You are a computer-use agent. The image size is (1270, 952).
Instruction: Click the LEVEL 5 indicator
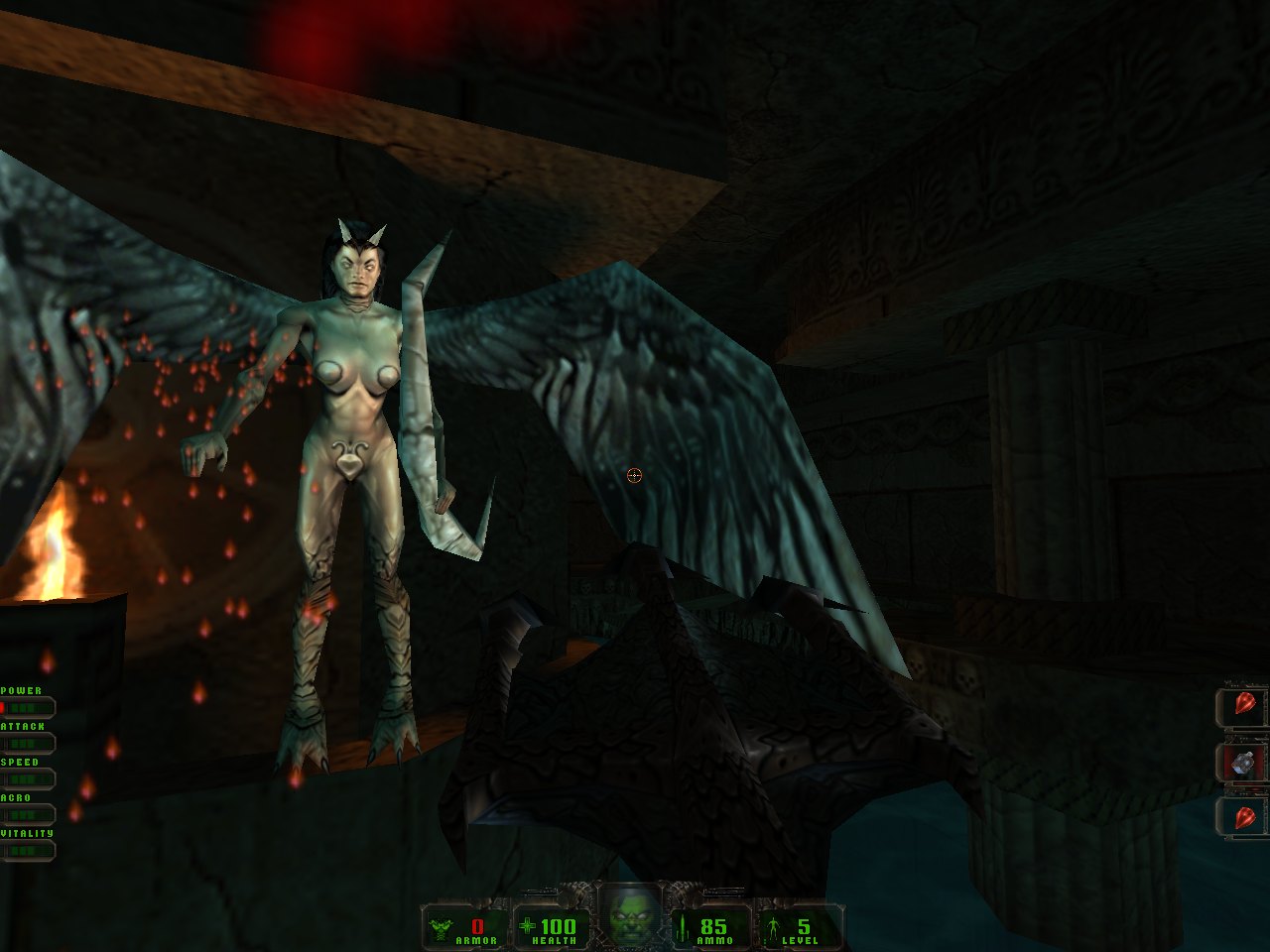pos(803,926)
